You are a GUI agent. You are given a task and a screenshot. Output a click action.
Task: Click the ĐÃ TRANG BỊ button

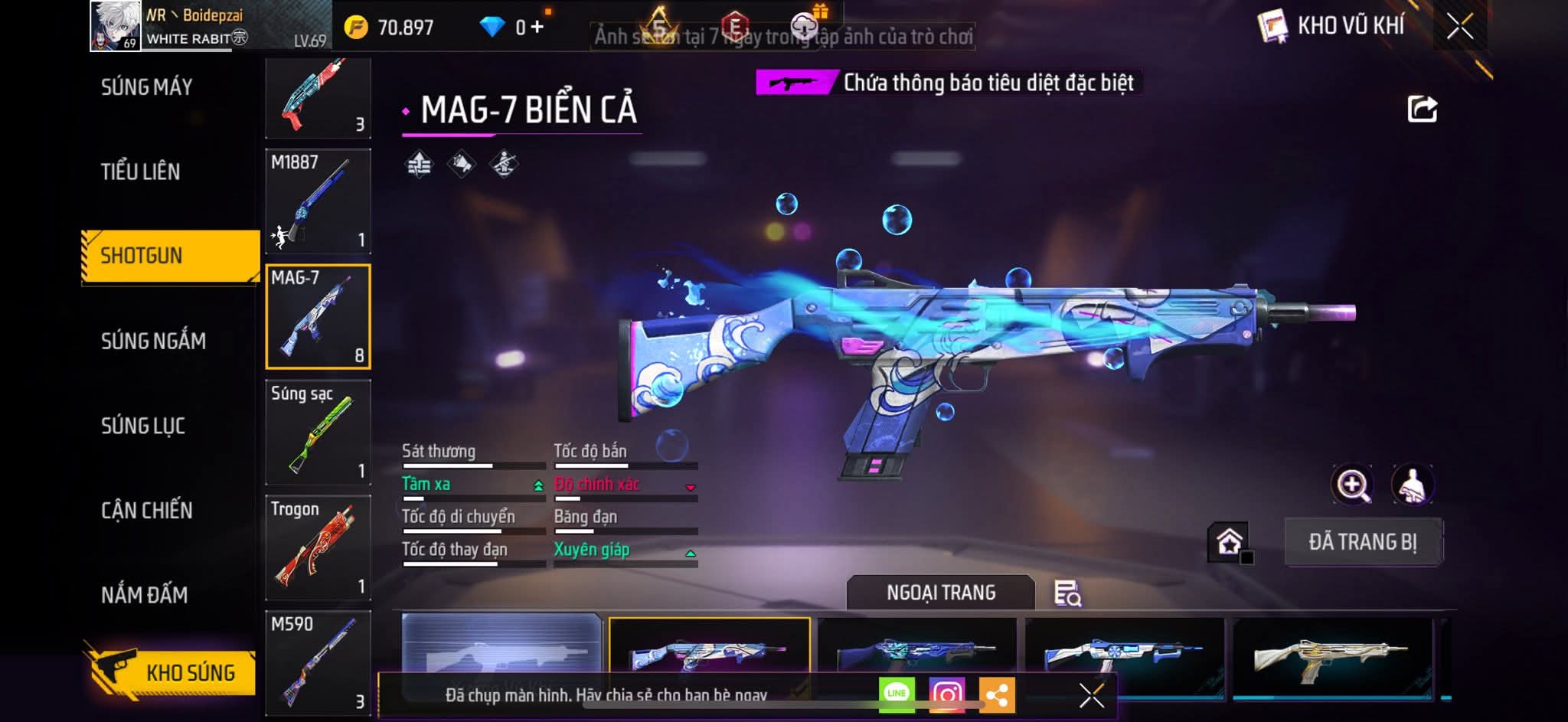tap(1363, 542)
